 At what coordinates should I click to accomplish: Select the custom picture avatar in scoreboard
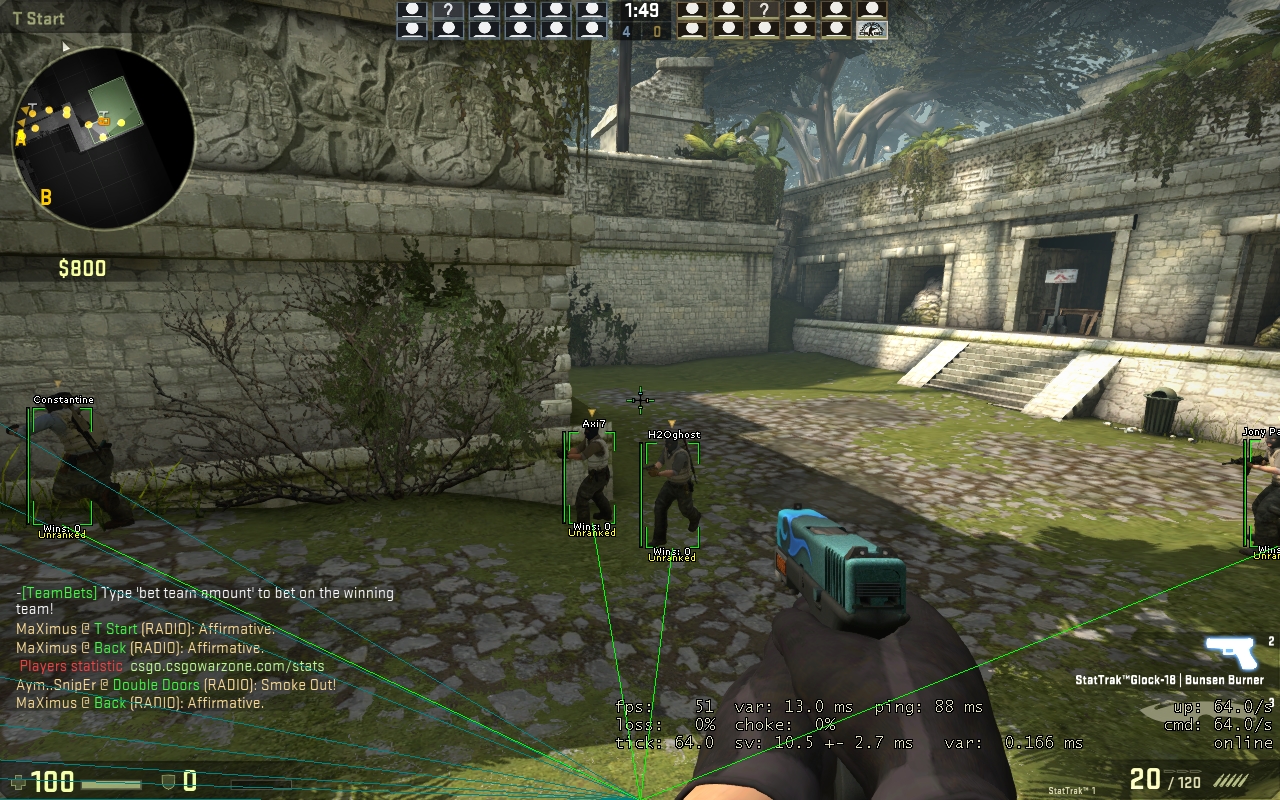pos(872,30)
